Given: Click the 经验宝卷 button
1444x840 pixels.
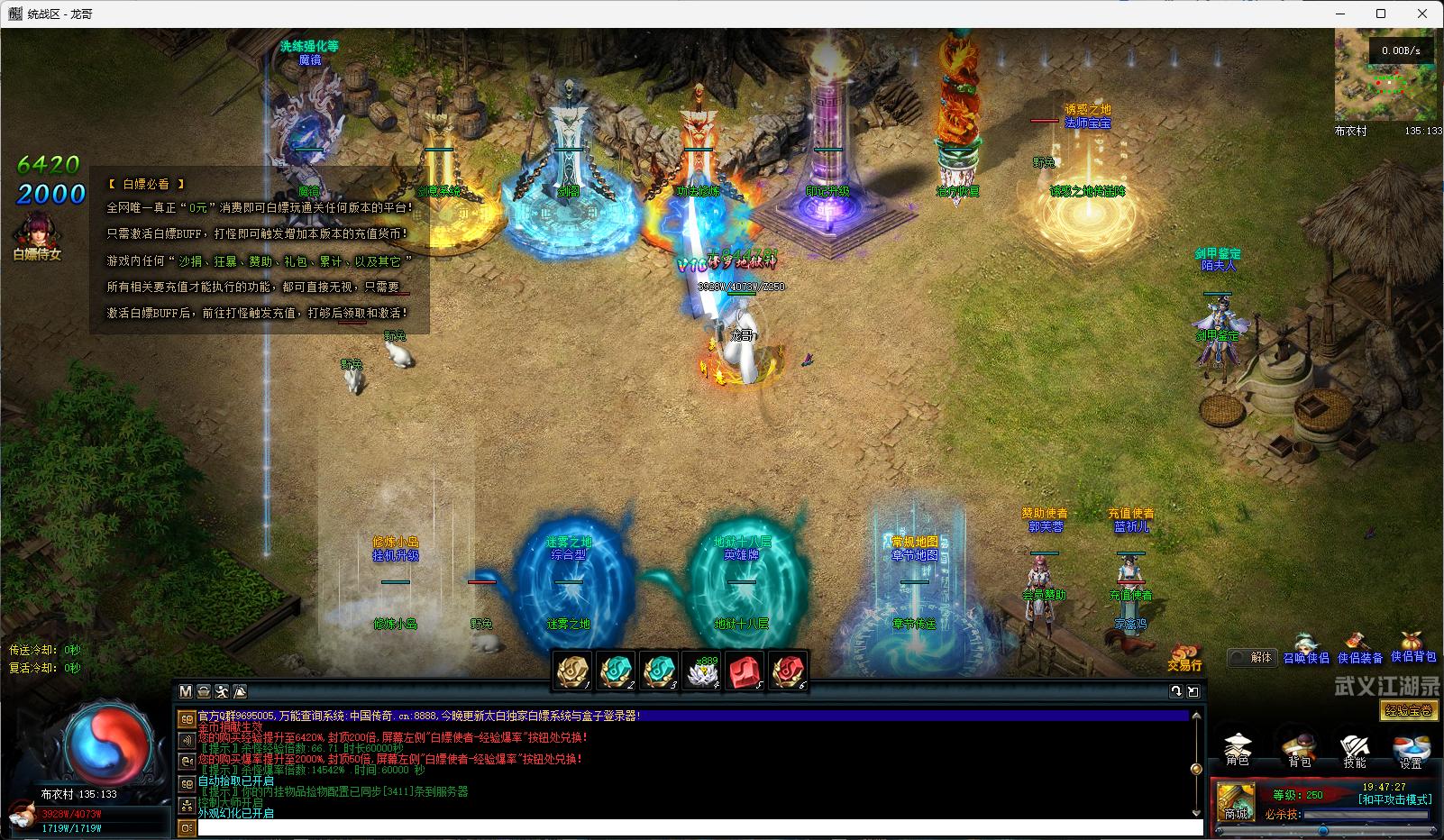Looking at the screenshot, I should point(1408,711).
